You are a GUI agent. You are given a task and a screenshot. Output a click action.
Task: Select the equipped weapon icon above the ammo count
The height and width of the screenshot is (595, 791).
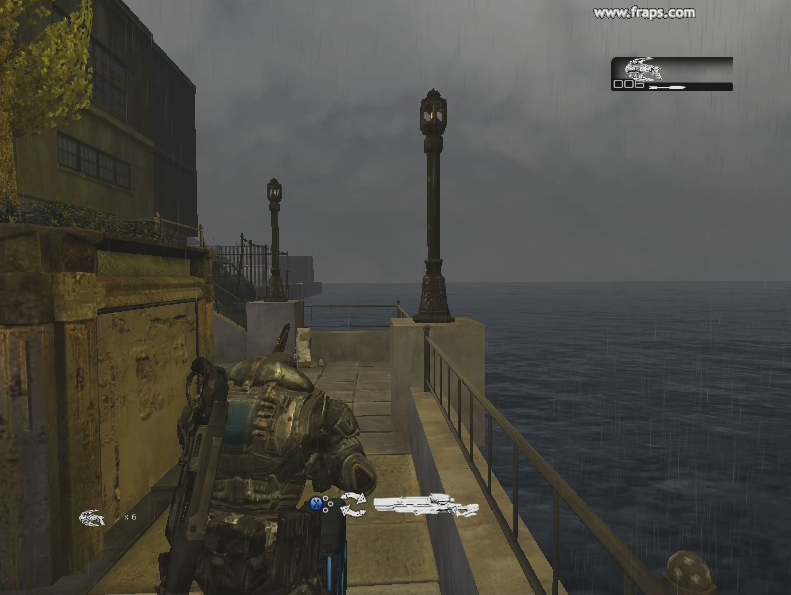644,69
